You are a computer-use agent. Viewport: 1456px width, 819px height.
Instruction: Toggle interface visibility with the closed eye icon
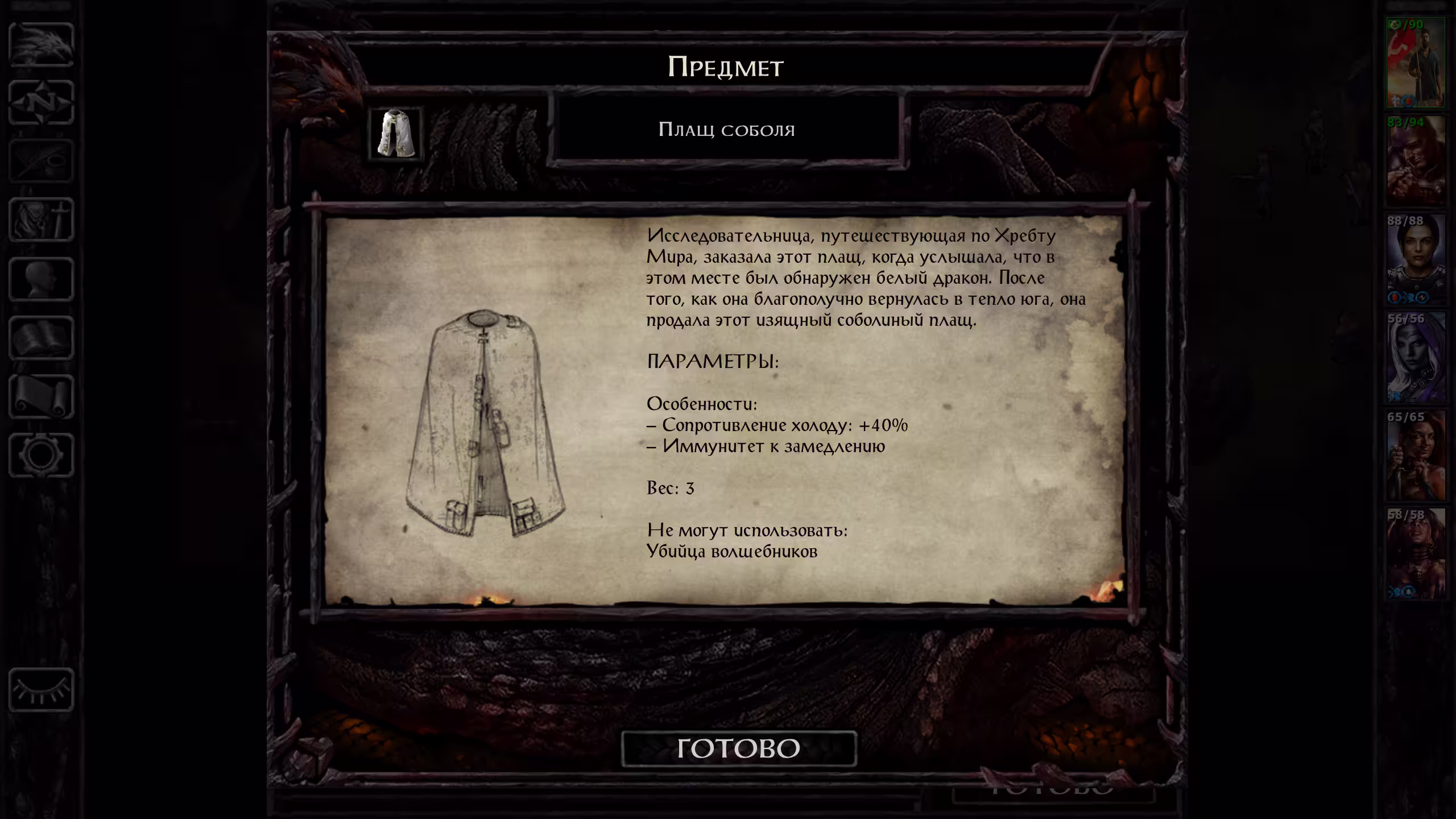41,690
